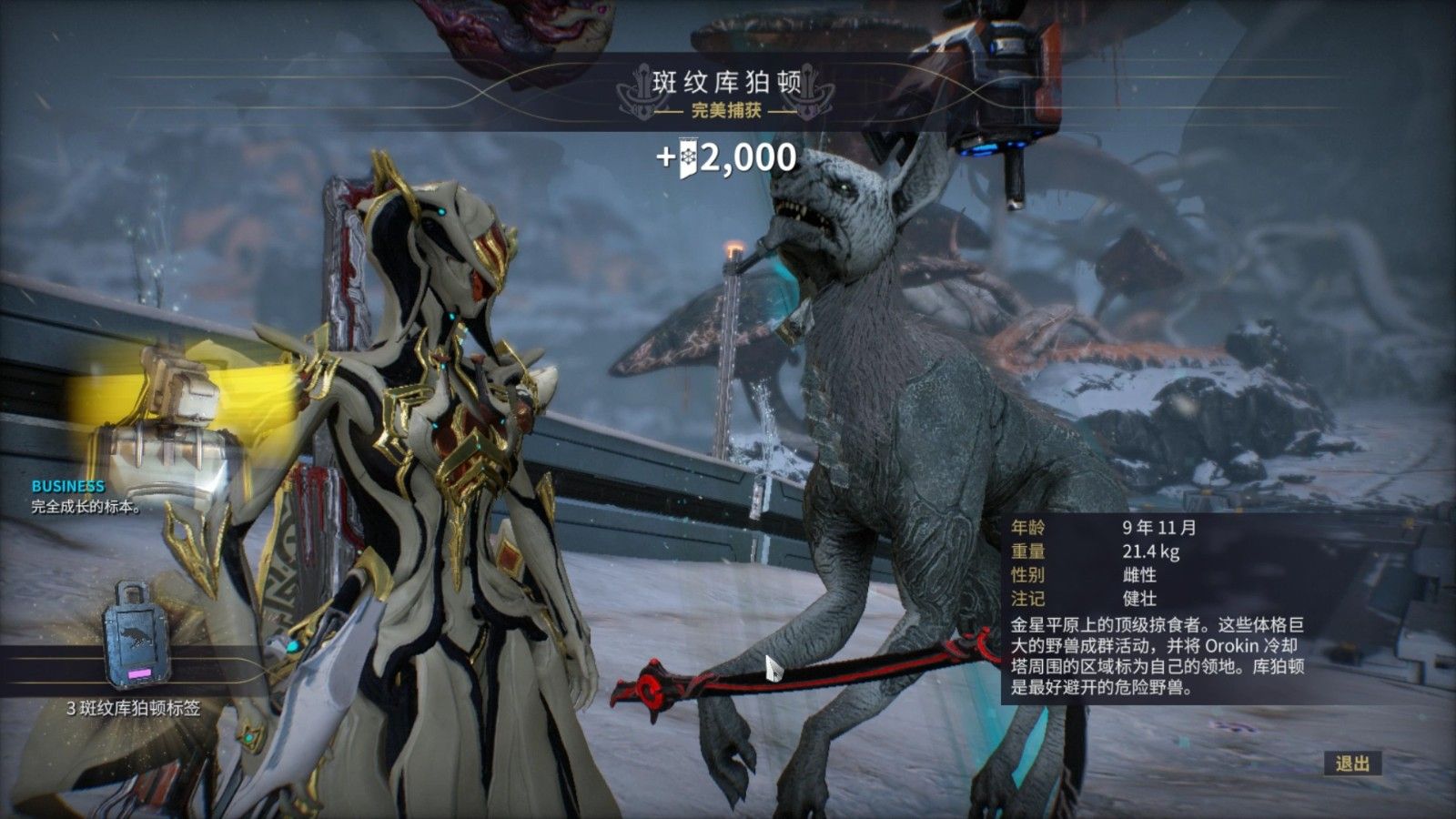Click the +2,000 standing reward text
The width and height of the screenshot is (1456, 819).
point(728,162)
